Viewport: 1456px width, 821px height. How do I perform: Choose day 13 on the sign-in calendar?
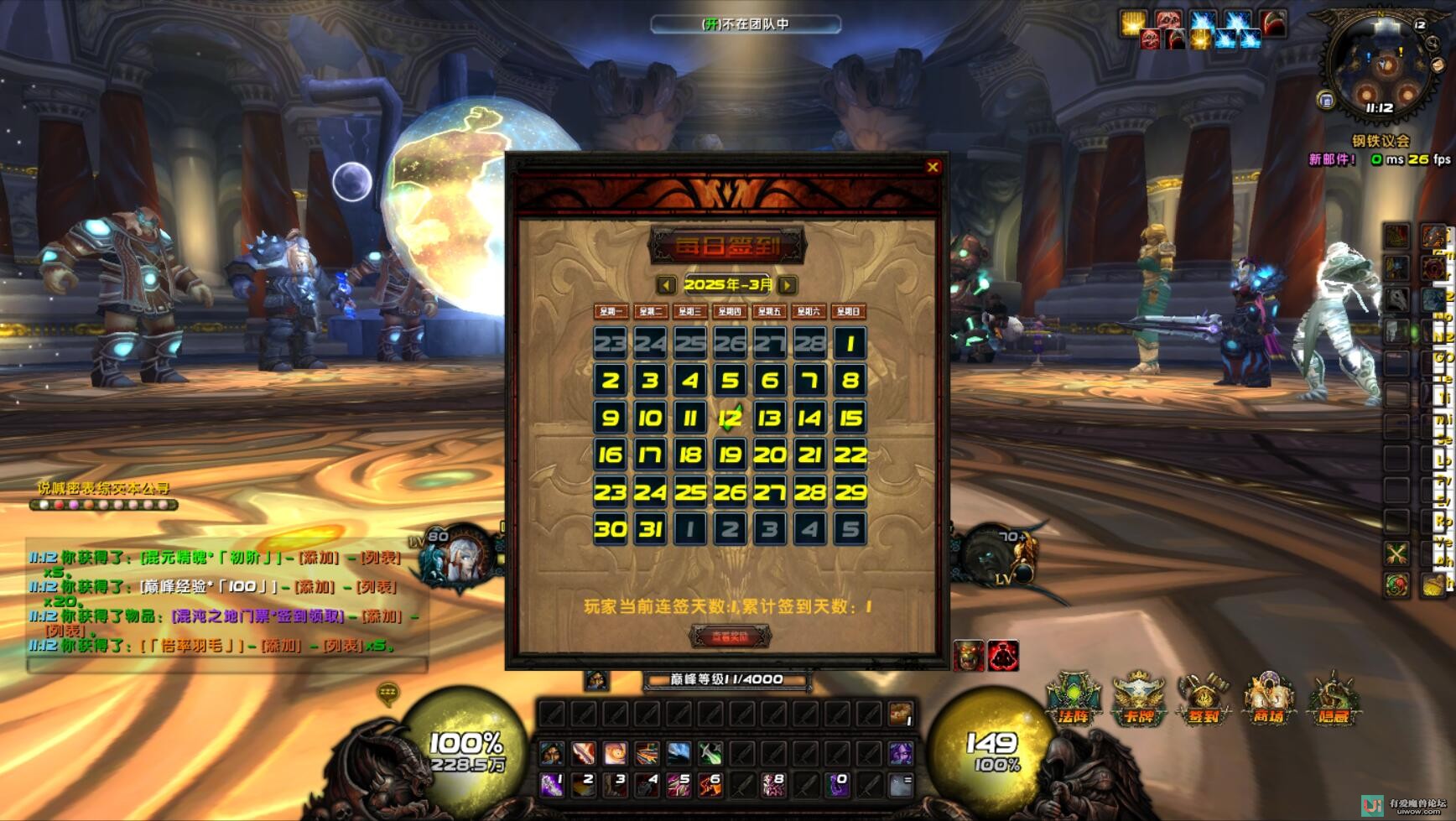coord(770,418)
